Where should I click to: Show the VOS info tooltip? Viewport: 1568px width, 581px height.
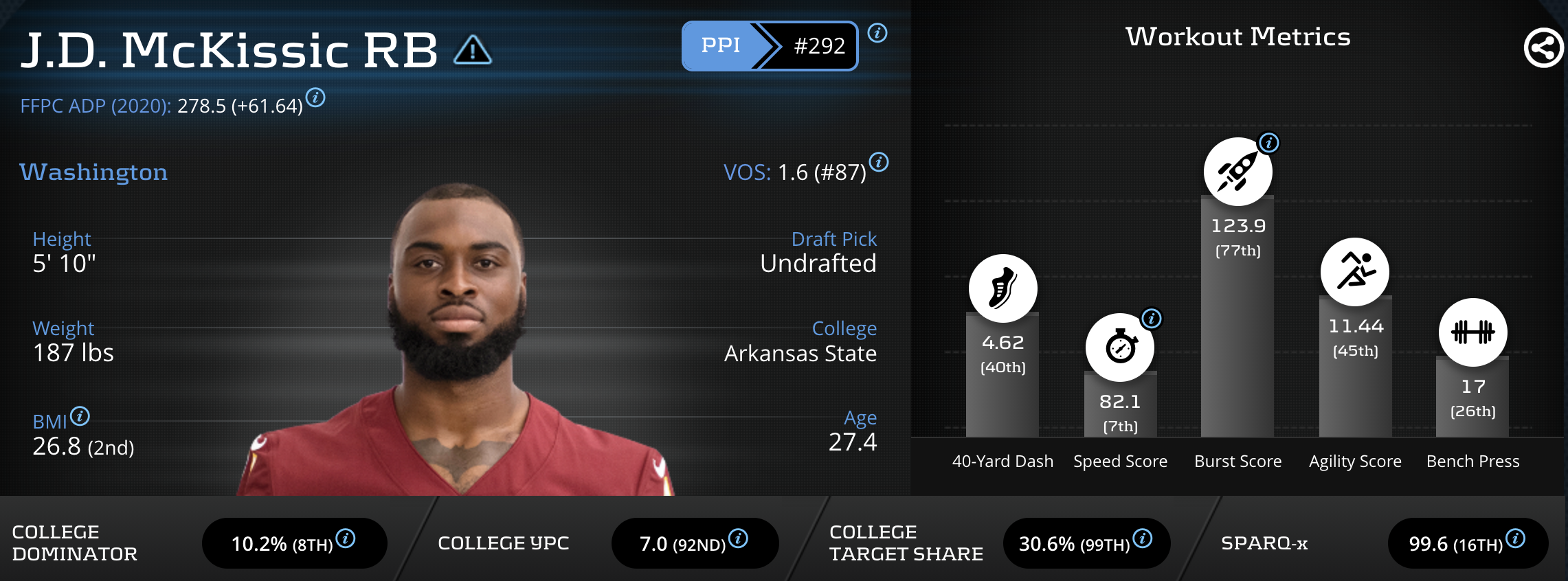pos(879,163)
